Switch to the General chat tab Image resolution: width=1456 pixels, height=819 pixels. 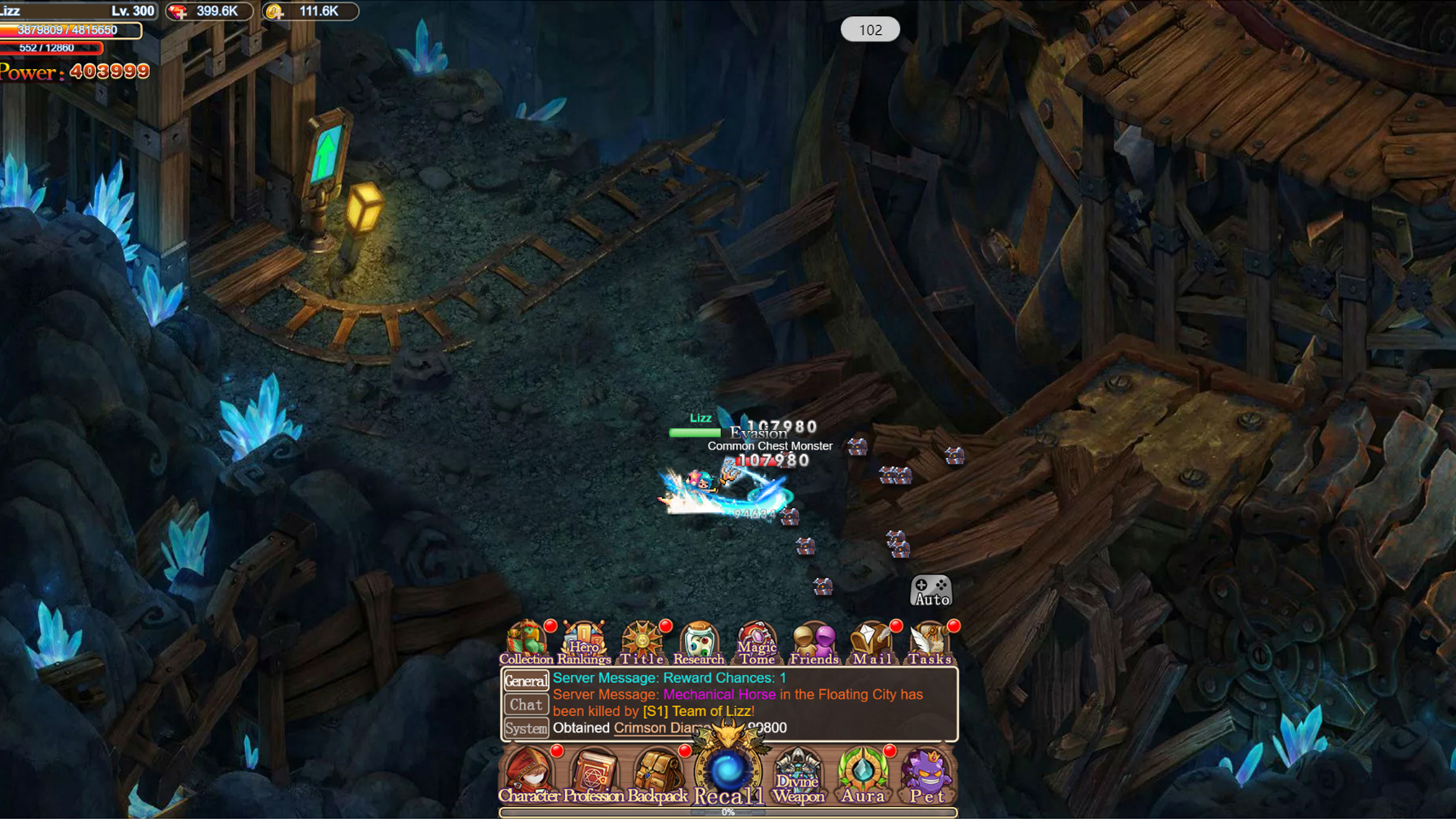point(526,680)
